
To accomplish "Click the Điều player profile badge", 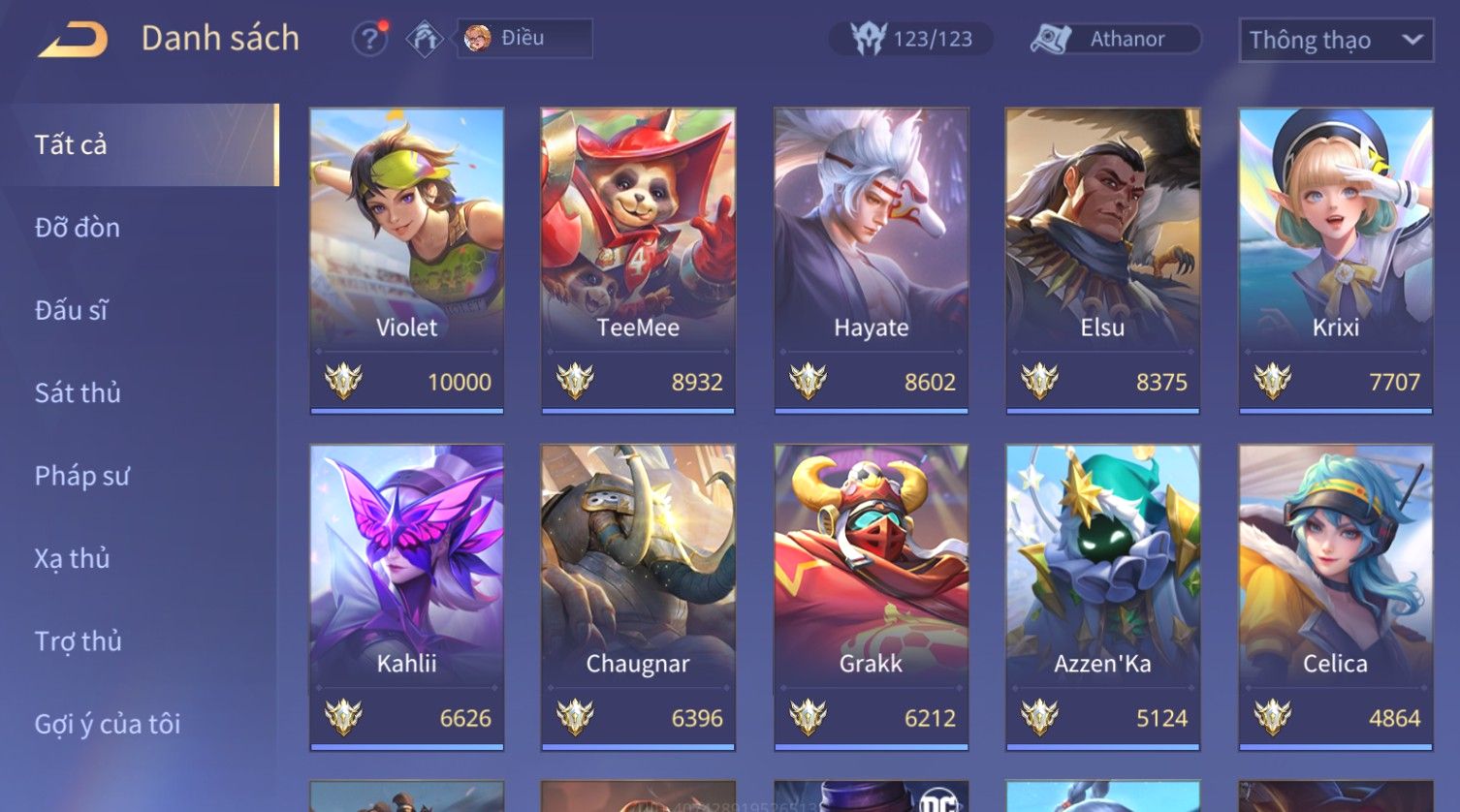I will tap(524, 39).
